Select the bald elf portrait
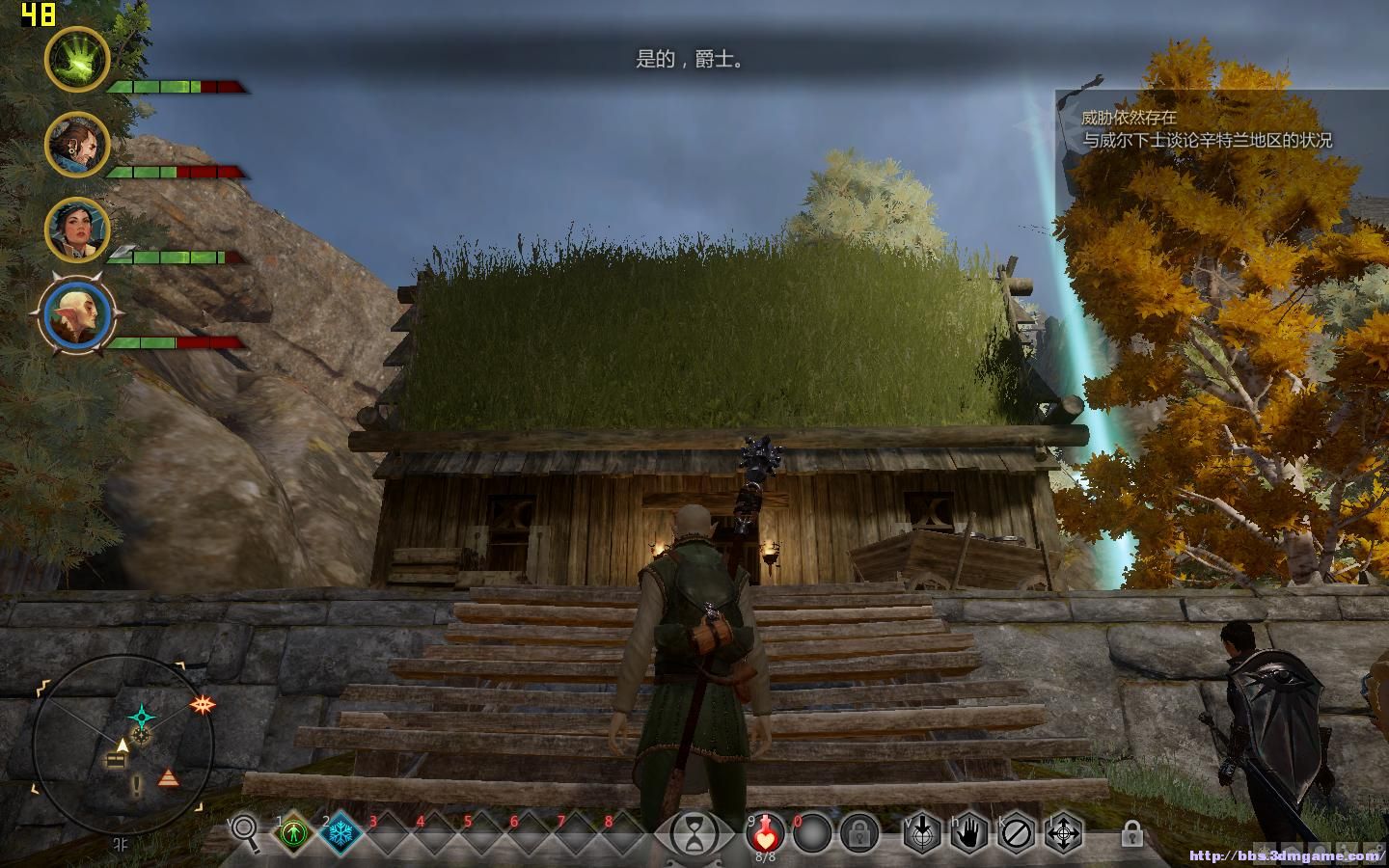 coord(77,315)
